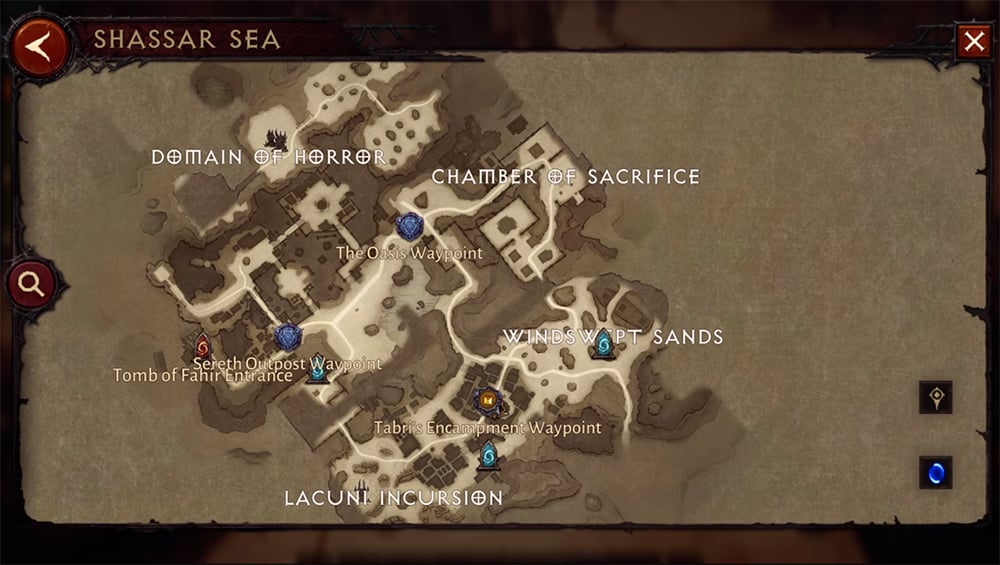This screenshot has width=1000, height=565.
Task: Choose Tabri's Encampment Waypoint marker
Action: [x=487, y=401]
